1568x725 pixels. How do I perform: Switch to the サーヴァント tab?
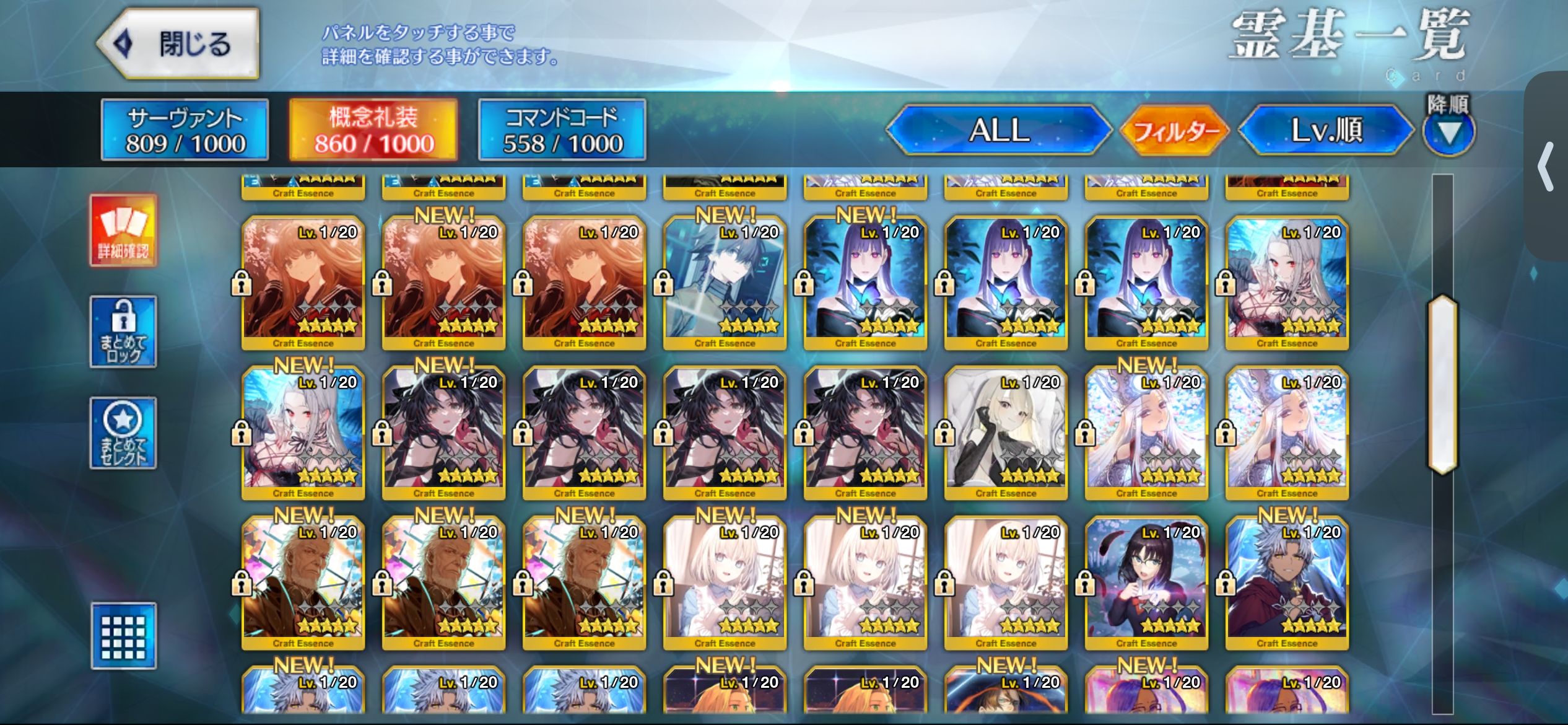pos(185,130)
